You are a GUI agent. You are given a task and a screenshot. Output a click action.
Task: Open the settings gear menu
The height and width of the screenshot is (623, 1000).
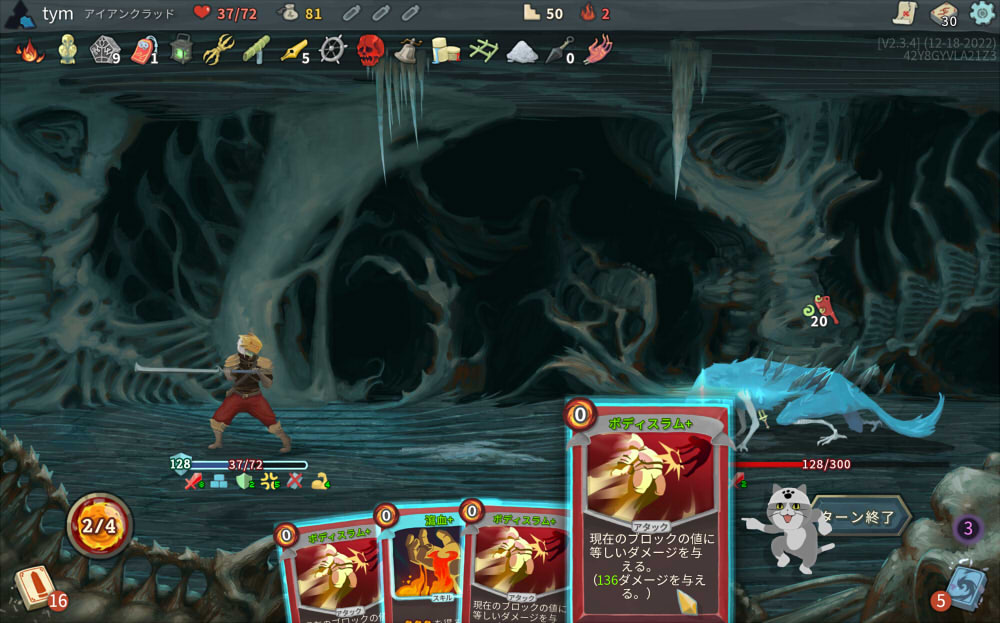point(982,13)
